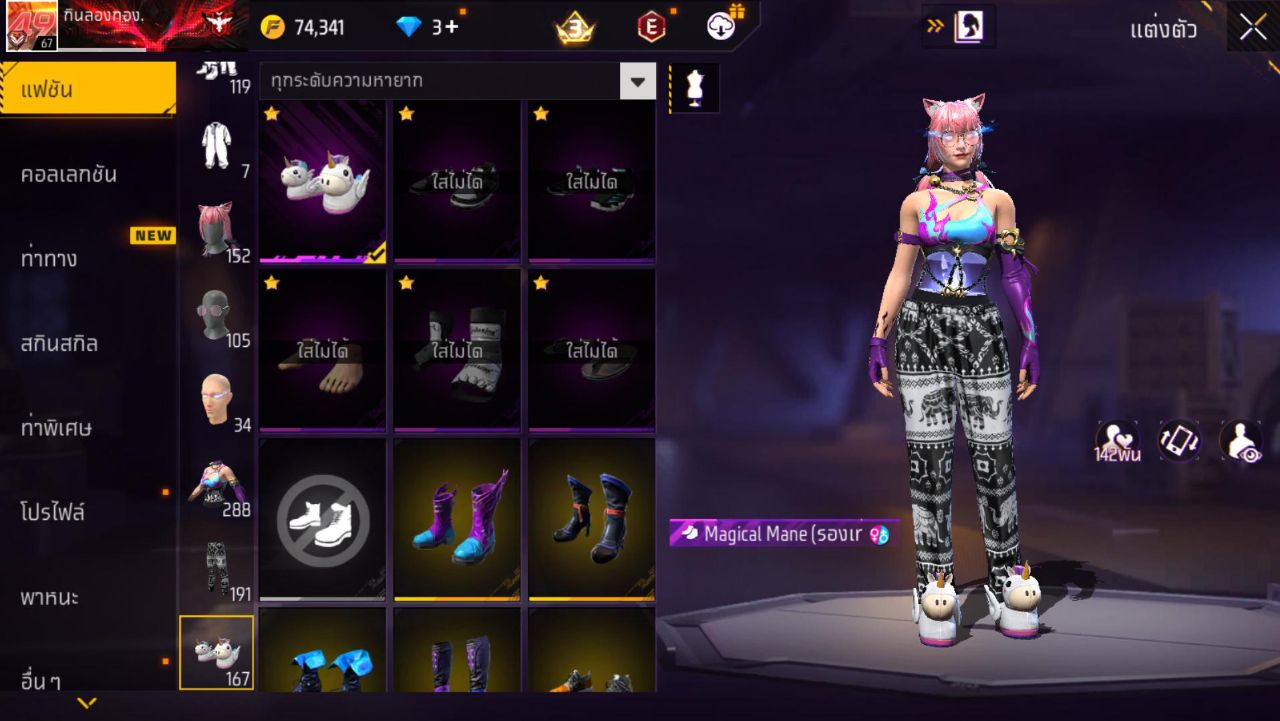
Task: Select the purple-and-blue boots thumbnail
Action: pos(456,518)
